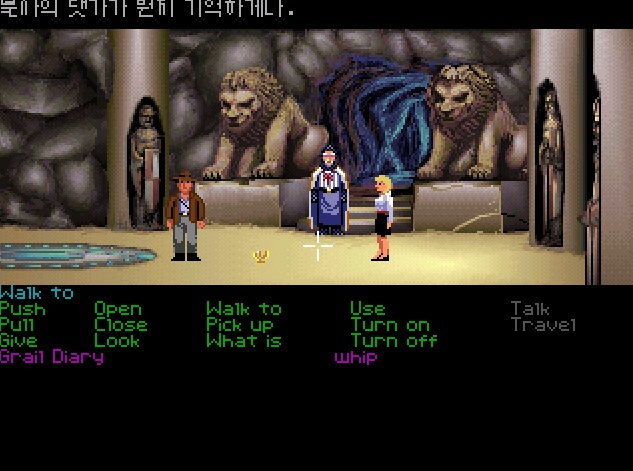Screen dimensions: 633x471
Task: Select the whip from inventory
Action: click(356, 357)
